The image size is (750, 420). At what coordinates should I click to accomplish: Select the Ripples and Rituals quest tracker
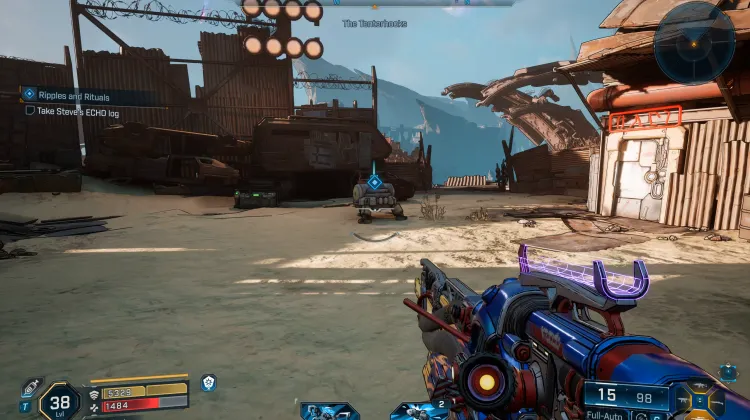pyautogui.click(x=88, y=94)
